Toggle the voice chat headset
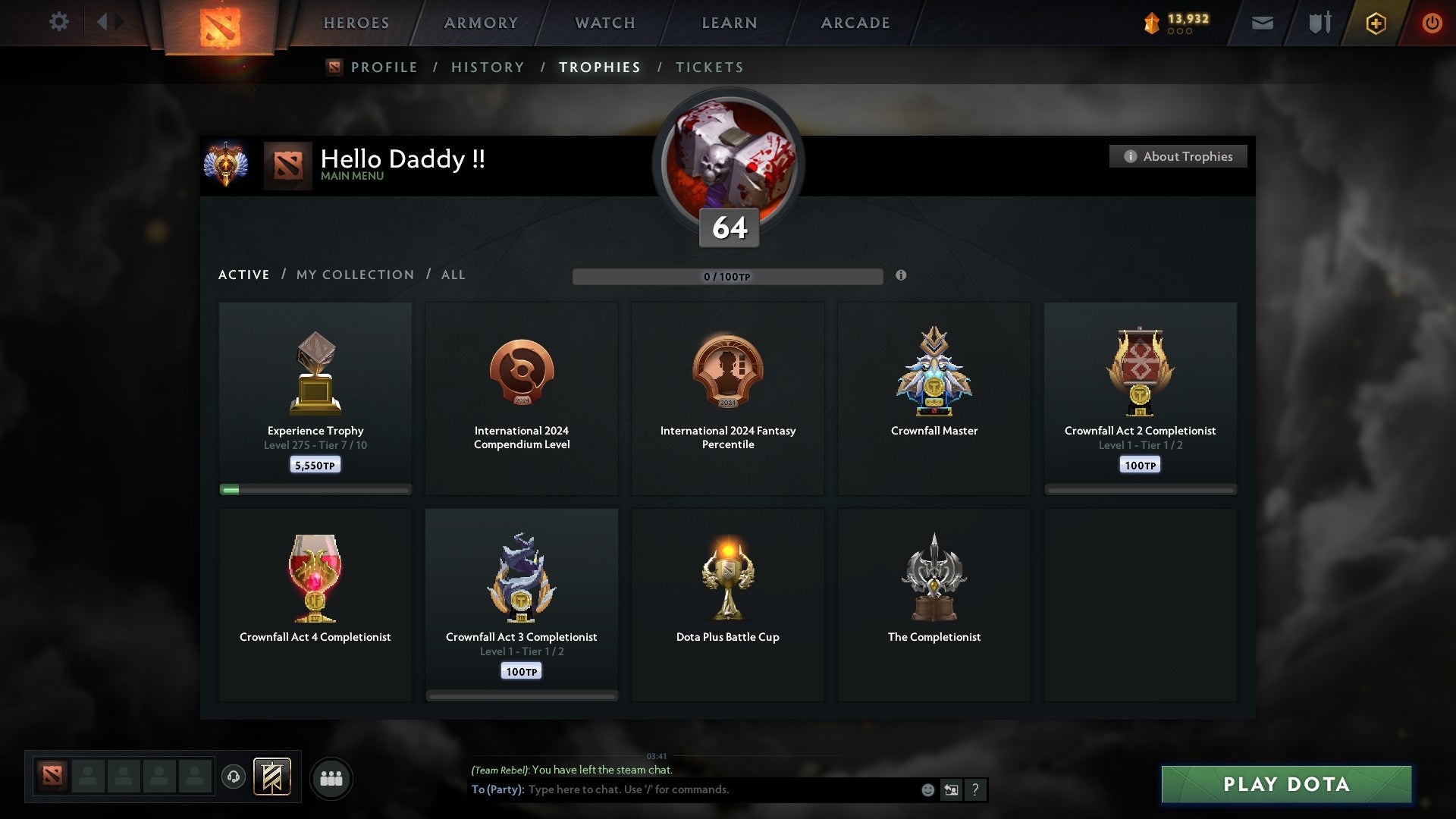This screenshot has width=1456, height=819. pyautogui.click(x=233, y=777)
